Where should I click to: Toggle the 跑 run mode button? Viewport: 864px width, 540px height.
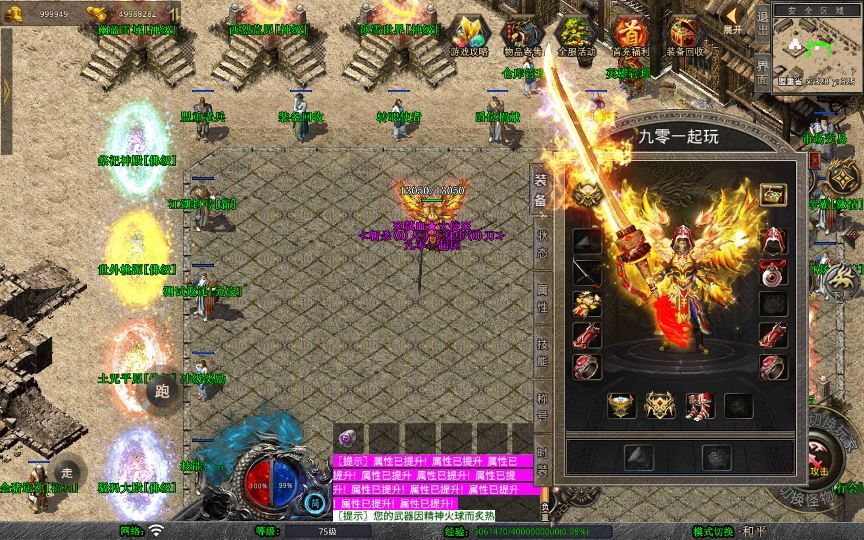point(162,392)
